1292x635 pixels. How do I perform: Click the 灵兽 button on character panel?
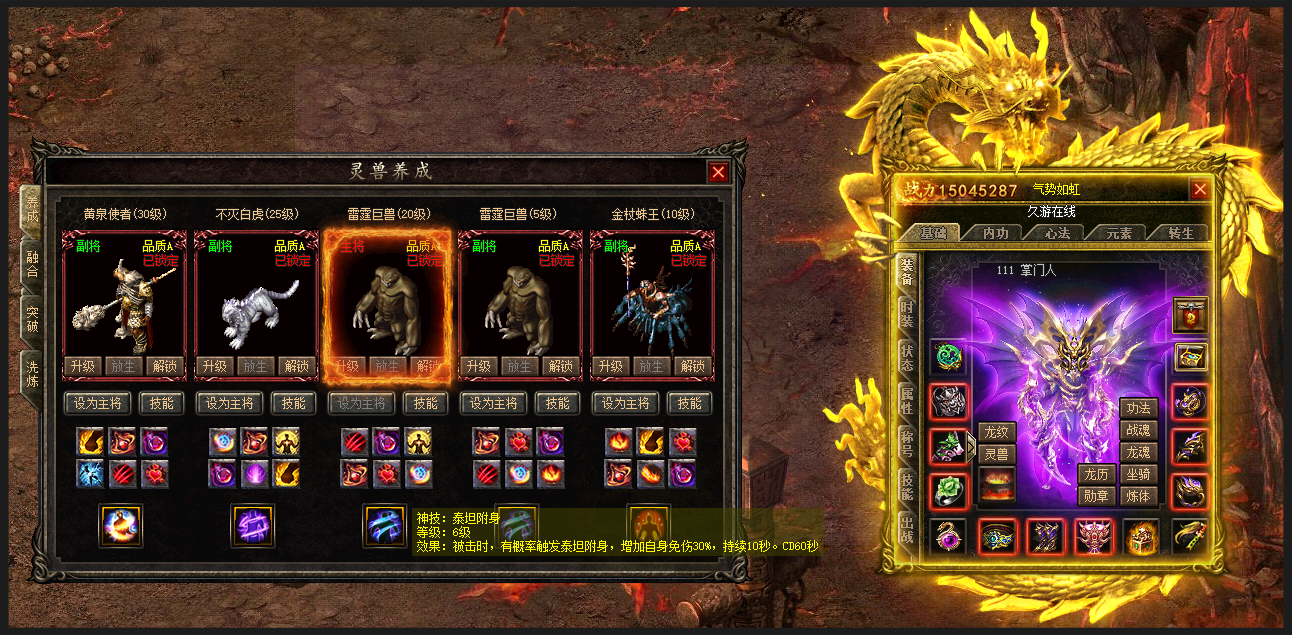[996, 454]
